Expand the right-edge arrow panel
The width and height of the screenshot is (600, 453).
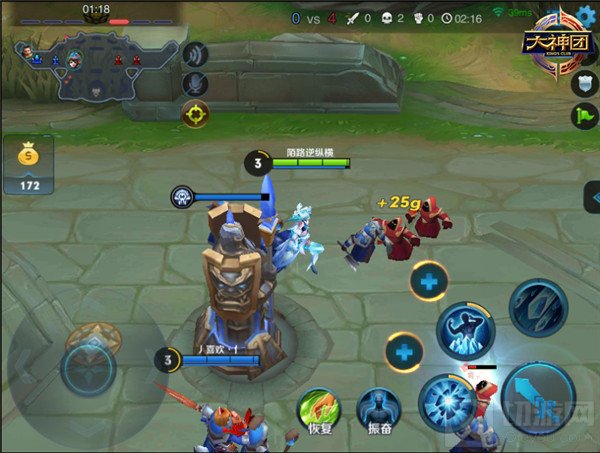coord(592,198)
